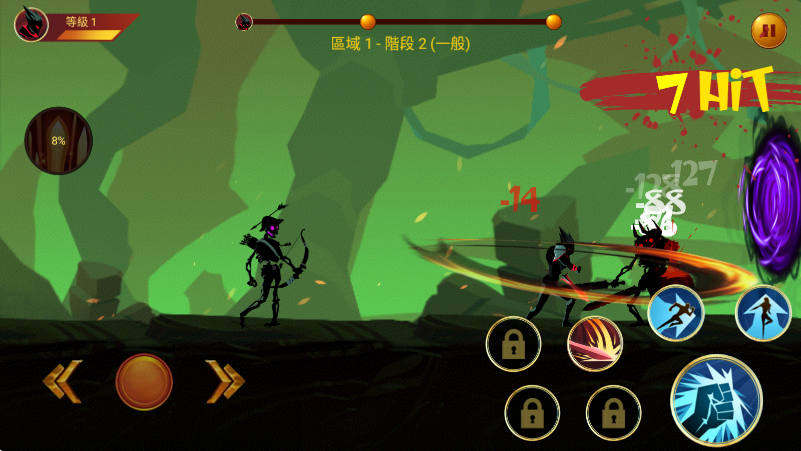Use the red slash skill
The height and width of the screenshot is (451, 801).
[595, 345]
